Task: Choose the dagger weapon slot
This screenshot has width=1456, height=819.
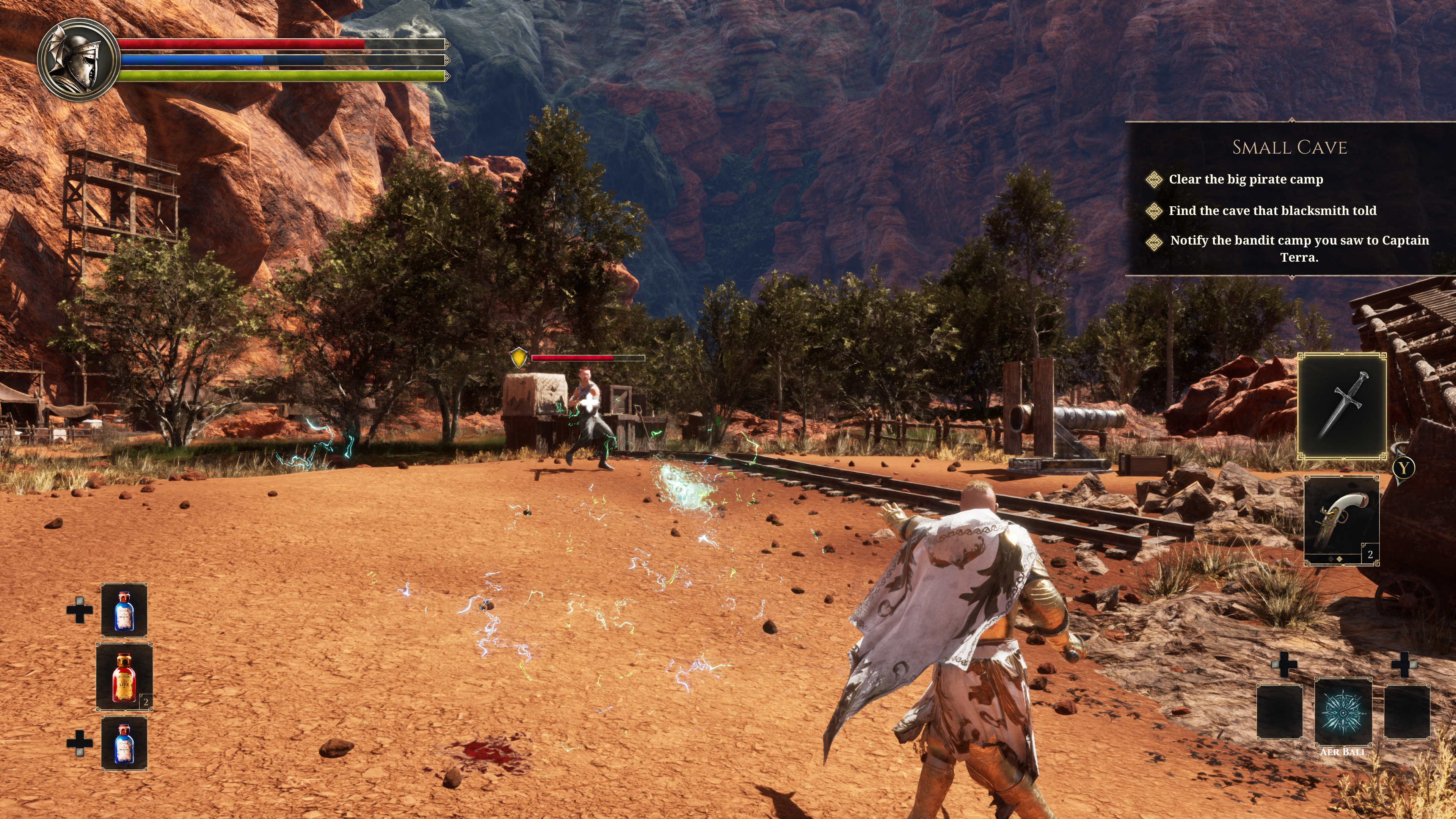Action: coord(1342,405)
